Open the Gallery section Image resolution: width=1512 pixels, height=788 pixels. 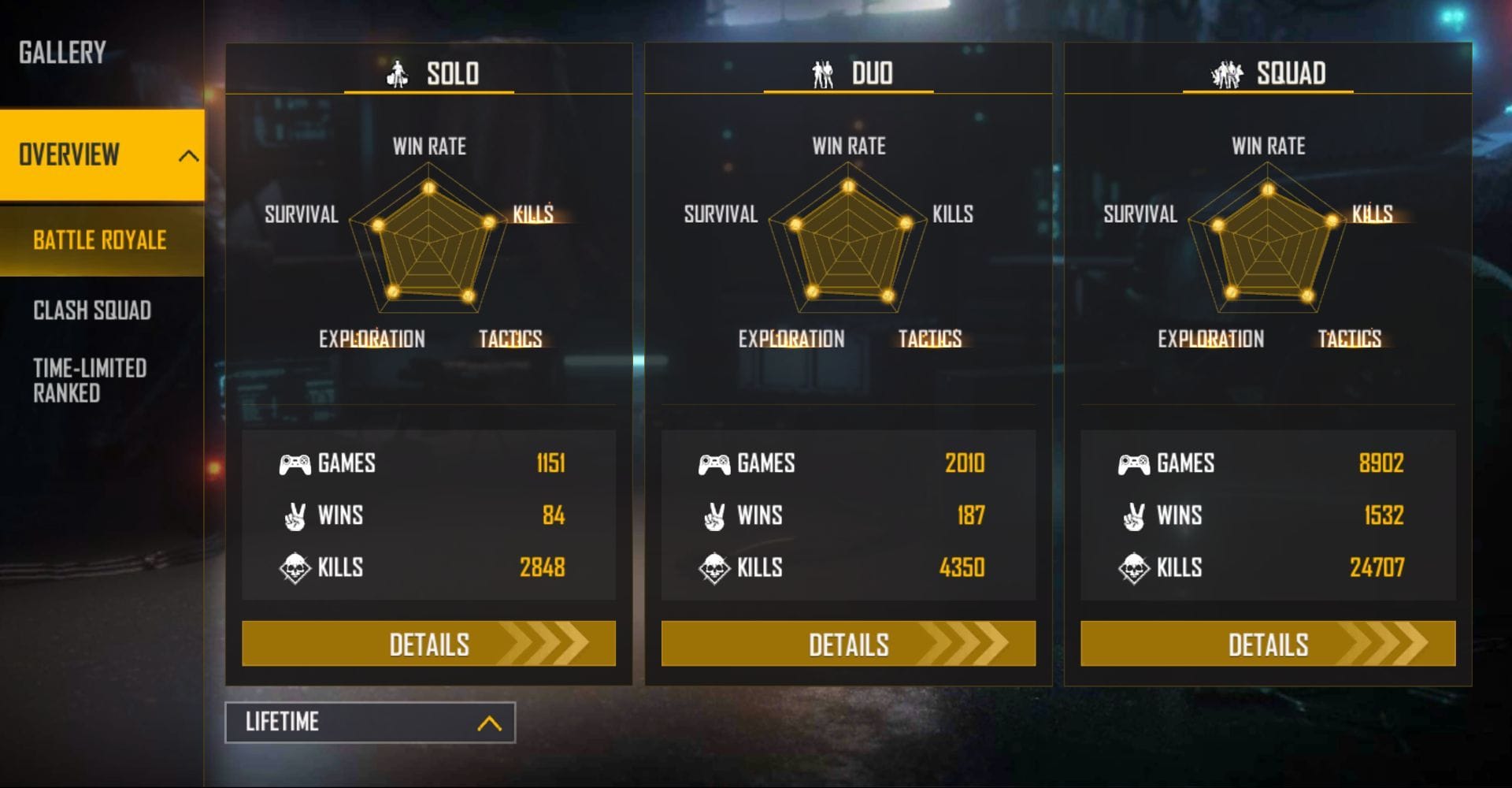[61, 54]
